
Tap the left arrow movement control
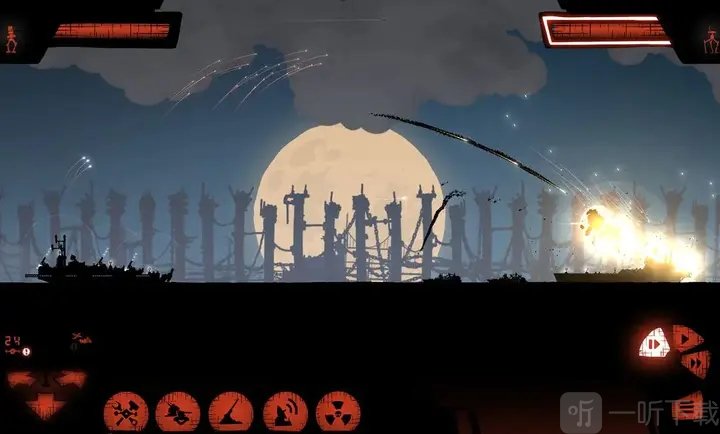click(20, 381)
